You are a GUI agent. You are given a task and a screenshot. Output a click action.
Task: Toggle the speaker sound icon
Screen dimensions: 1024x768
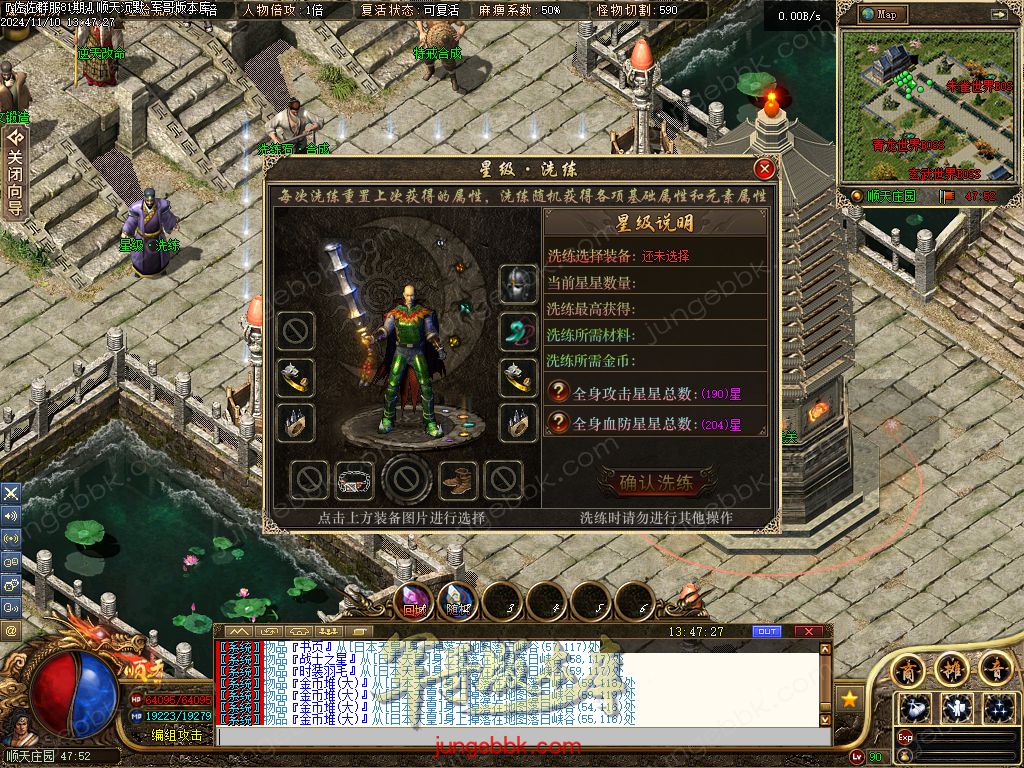pos(11,515)
